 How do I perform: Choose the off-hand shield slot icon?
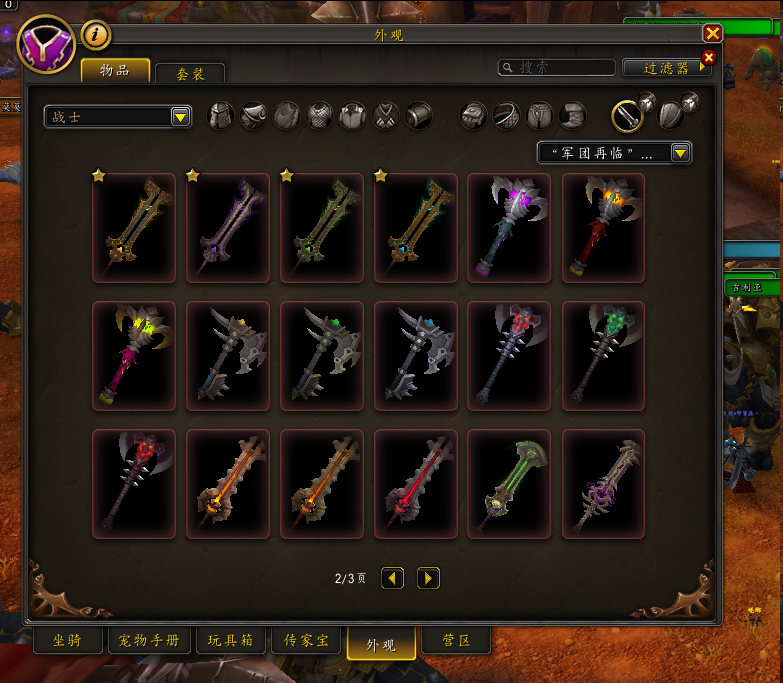pyautogui.click(x=670, y=114)
